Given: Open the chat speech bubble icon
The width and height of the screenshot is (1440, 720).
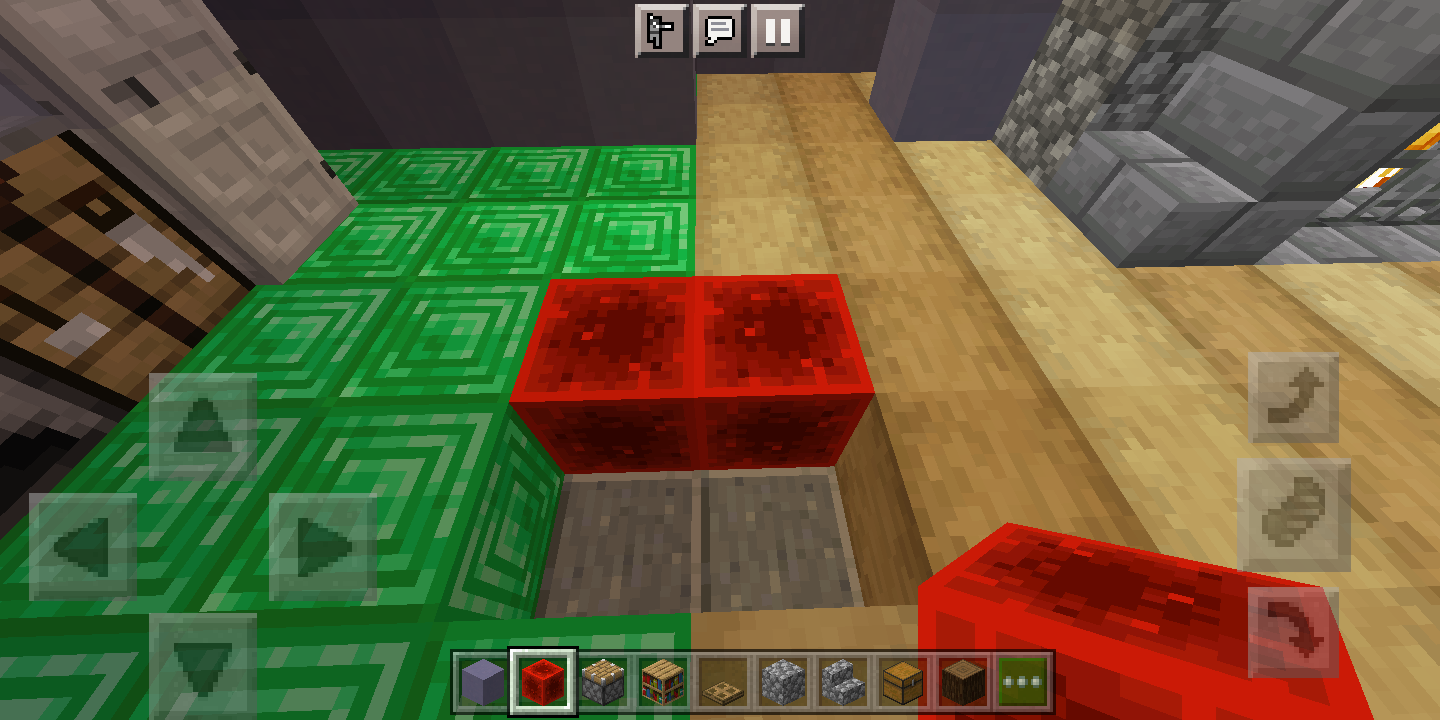Looking at the screenshot, I should pos(721,30).
